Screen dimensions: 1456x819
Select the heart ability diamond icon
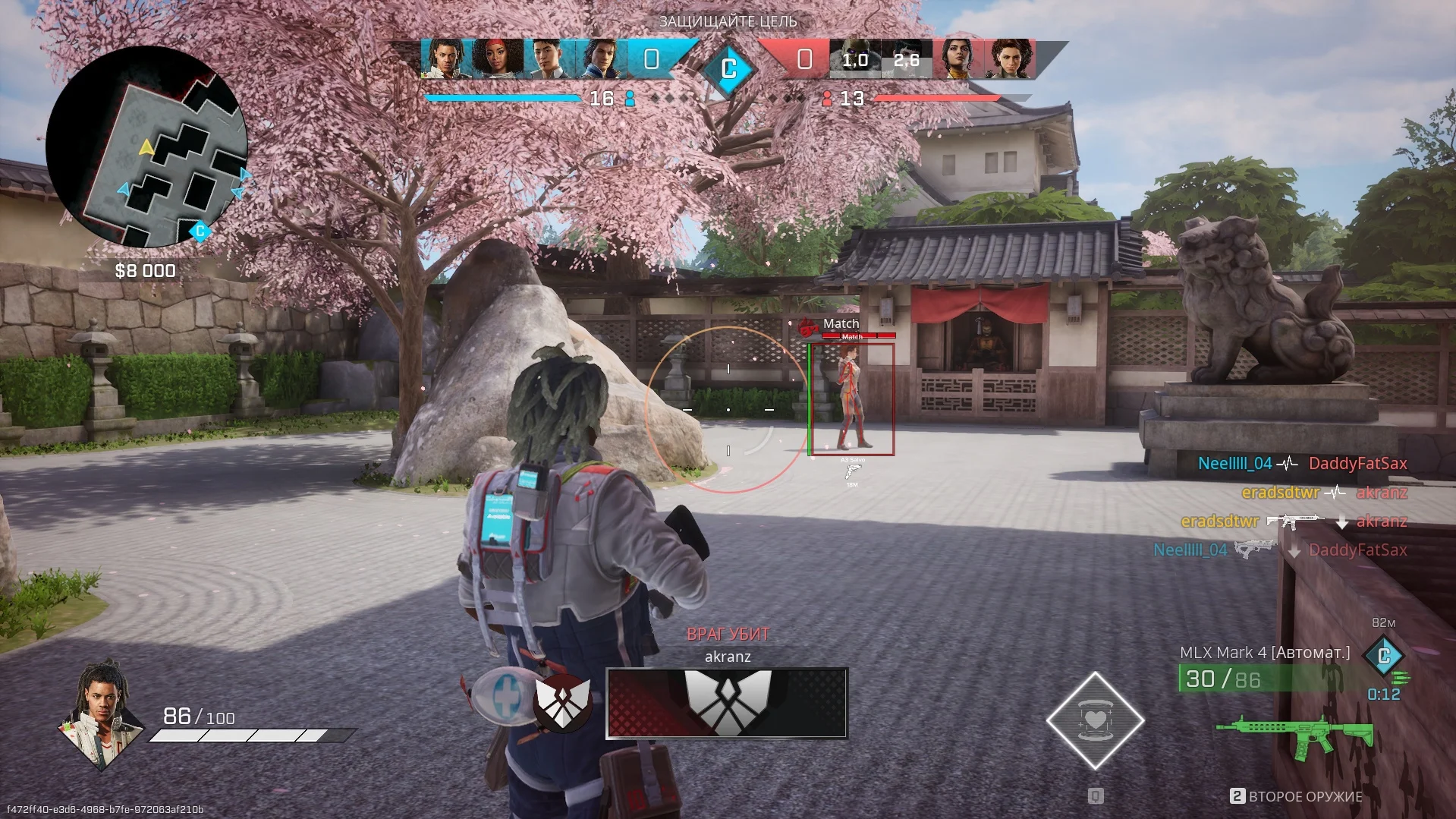click(1095, 720)
